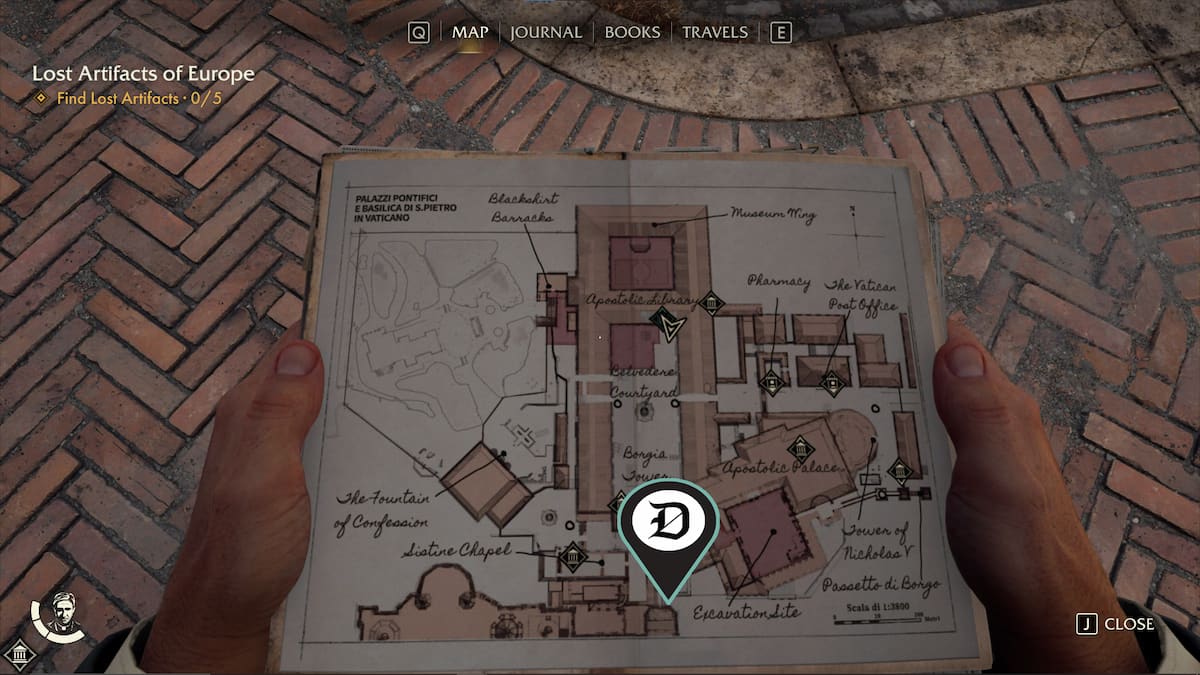Click the Tower of Nicholas V marker
This screenshot has height=675, width=1200.
pos(899,470)
